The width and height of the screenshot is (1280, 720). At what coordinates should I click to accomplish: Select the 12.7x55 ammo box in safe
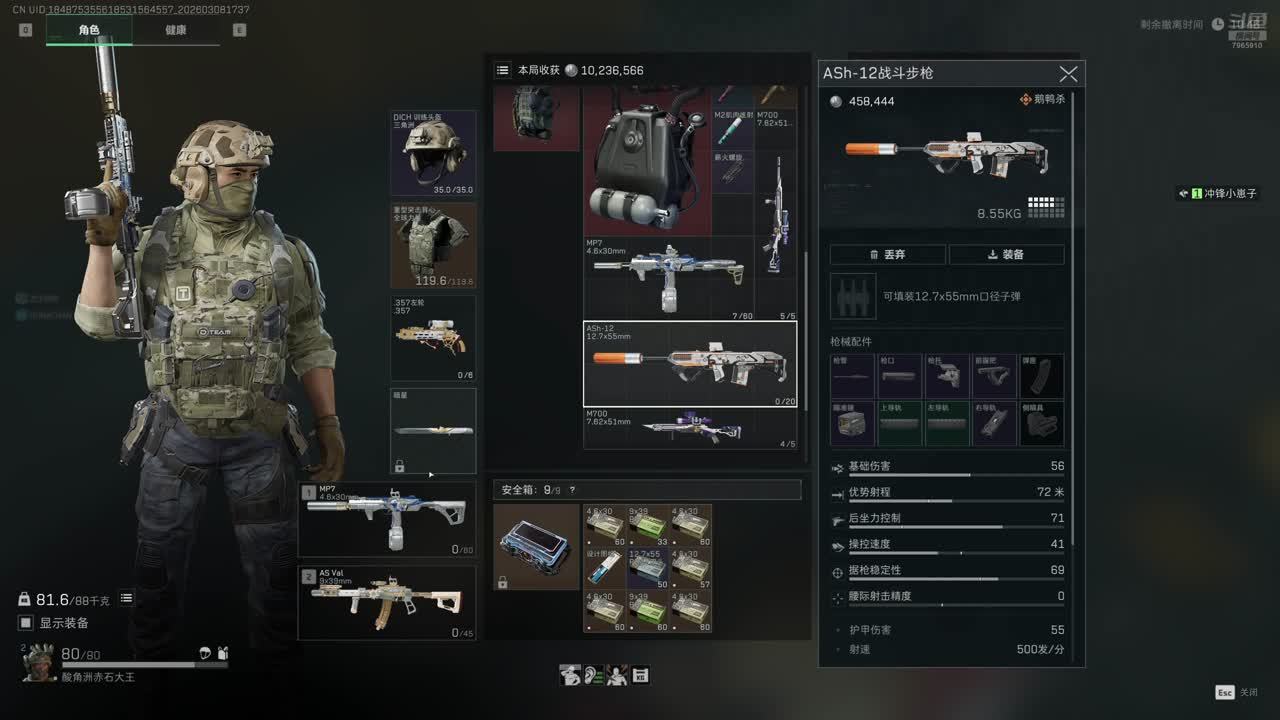tap(647, 567)
